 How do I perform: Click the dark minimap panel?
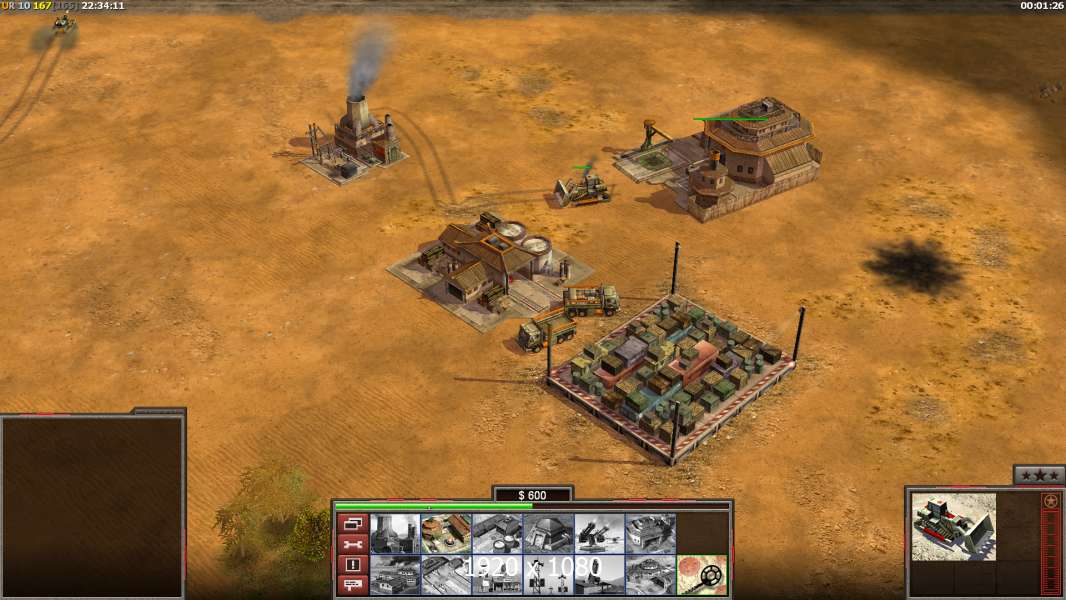click(92, 505)
